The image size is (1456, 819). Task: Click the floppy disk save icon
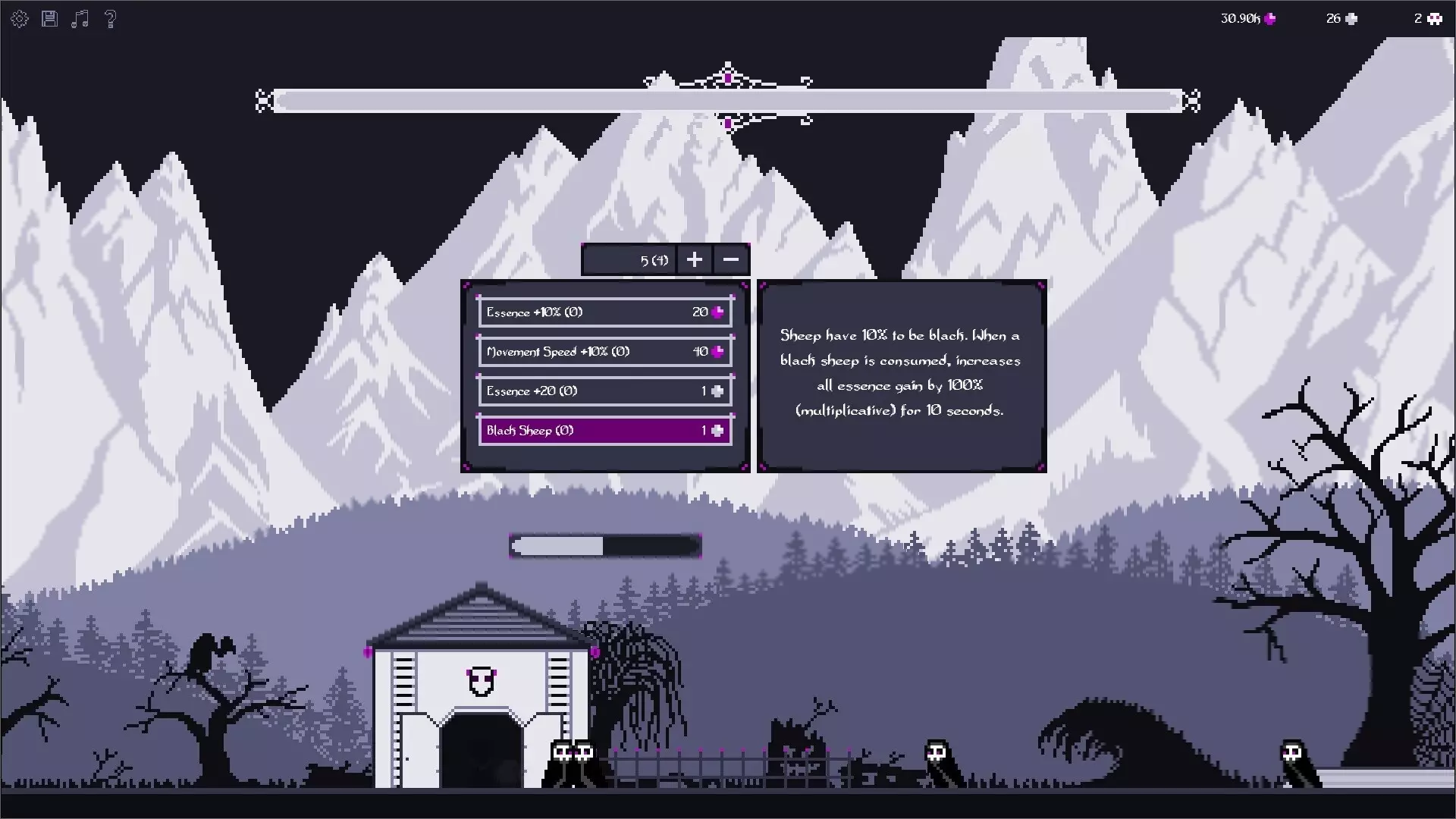pos(49,19)
